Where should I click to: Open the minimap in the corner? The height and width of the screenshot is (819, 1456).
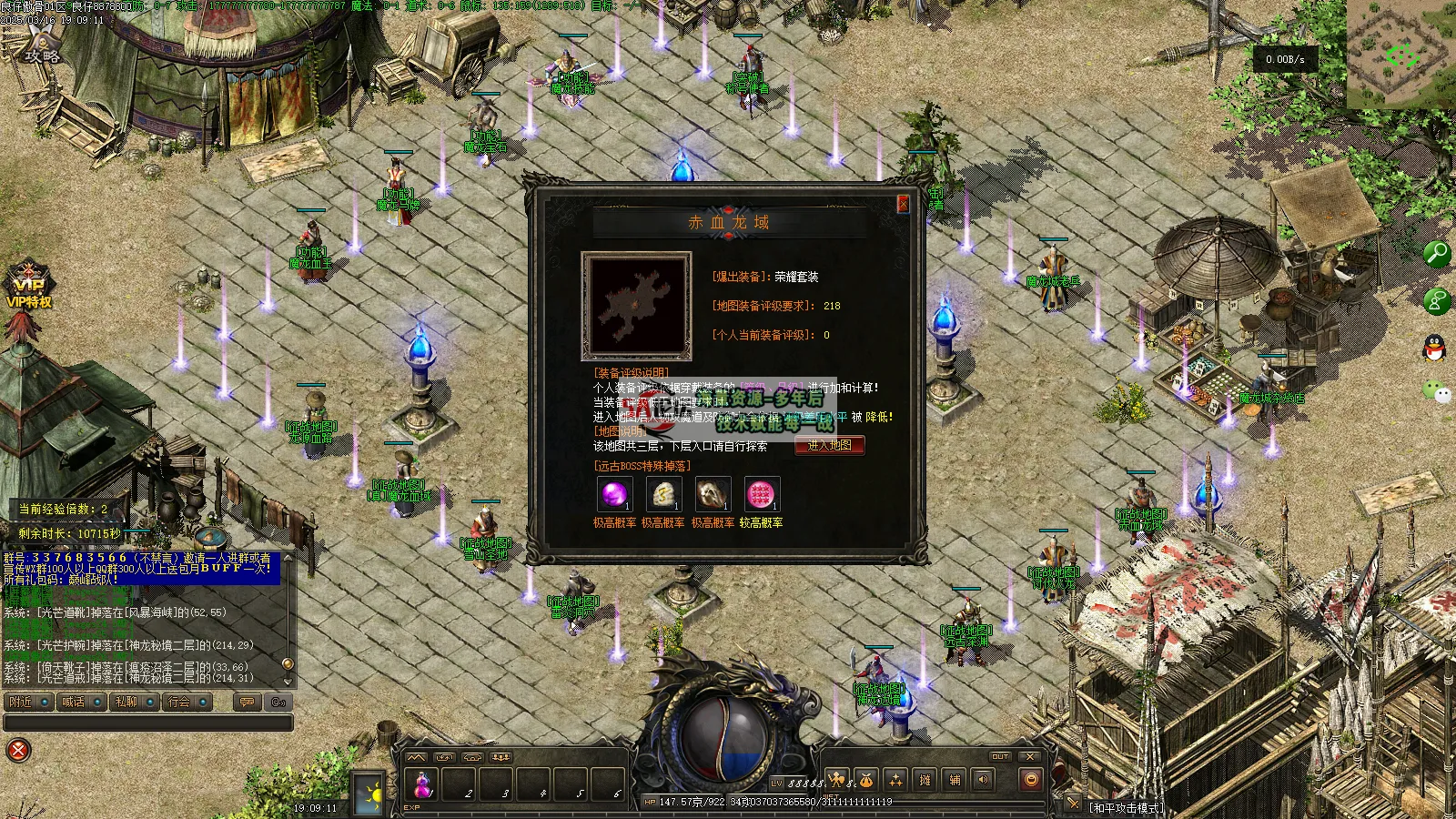pos(1400,54)
